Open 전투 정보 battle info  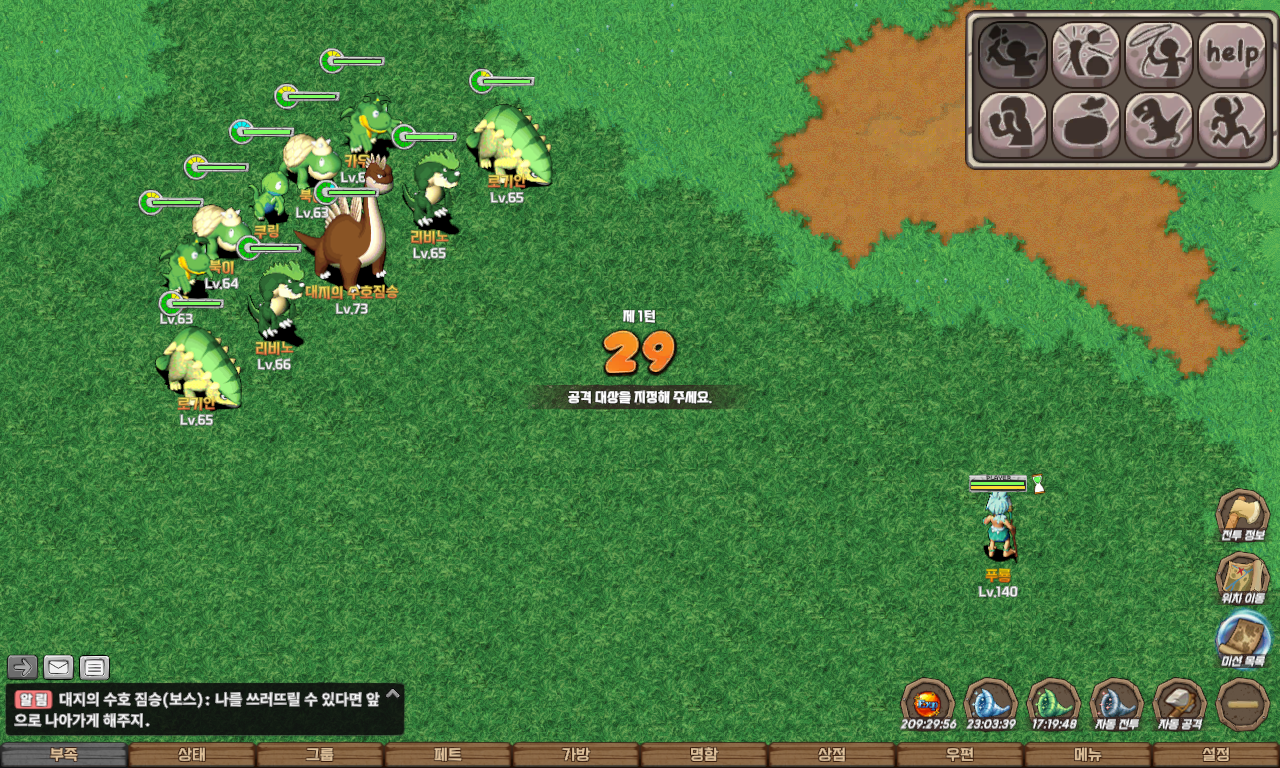pyautogui.click(x=1243, y=517)
